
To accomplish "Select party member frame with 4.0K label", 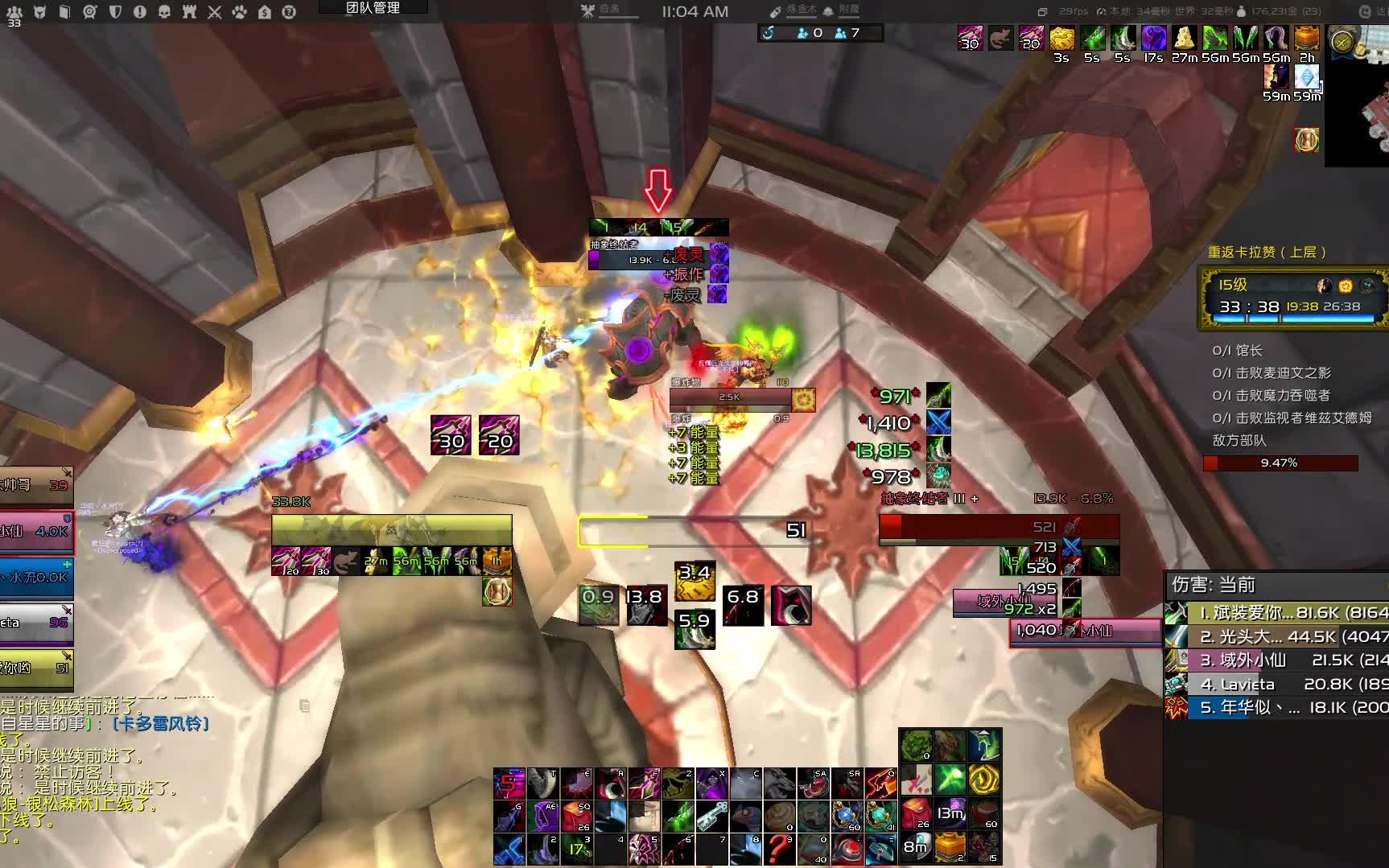I will tap(36, 532).
